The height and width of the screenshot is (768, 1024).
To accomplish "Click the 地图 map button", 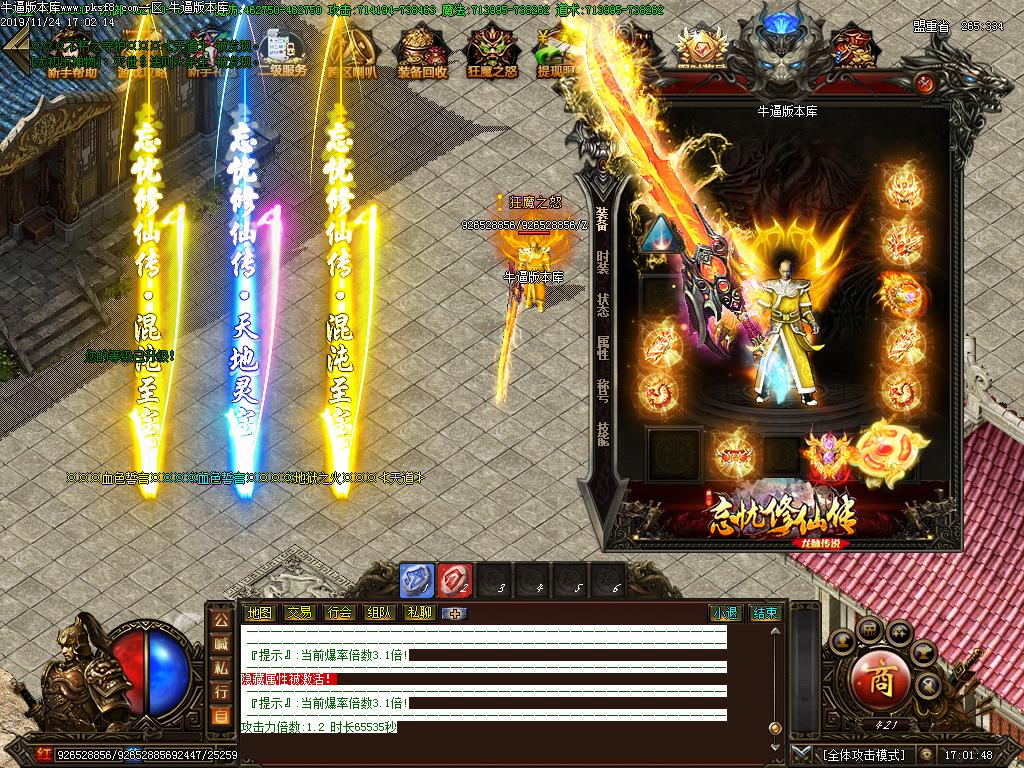I will coord(259,613).
